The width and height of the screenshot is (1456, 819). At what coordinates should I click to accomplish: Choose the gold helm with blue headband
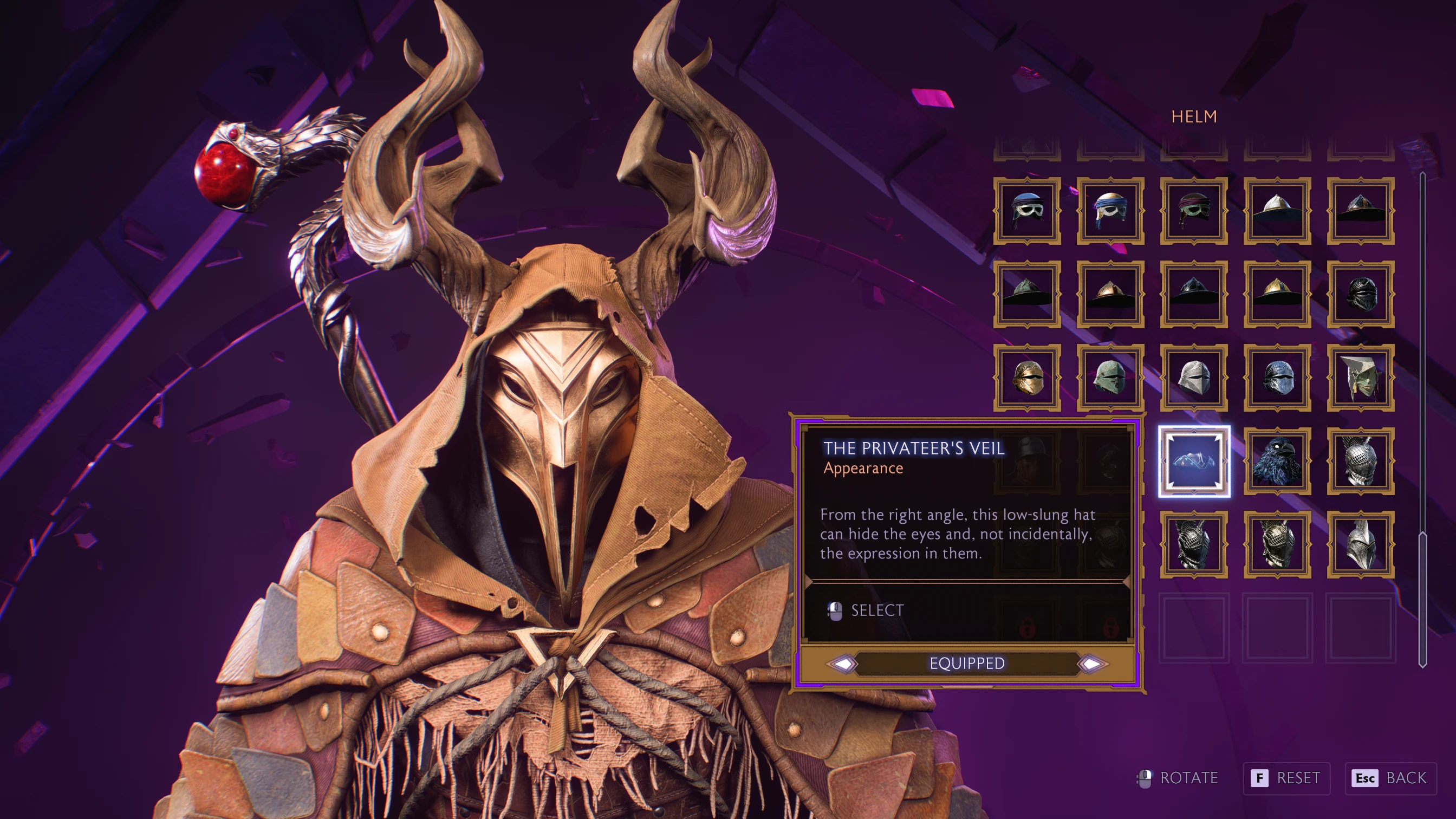1110,211
